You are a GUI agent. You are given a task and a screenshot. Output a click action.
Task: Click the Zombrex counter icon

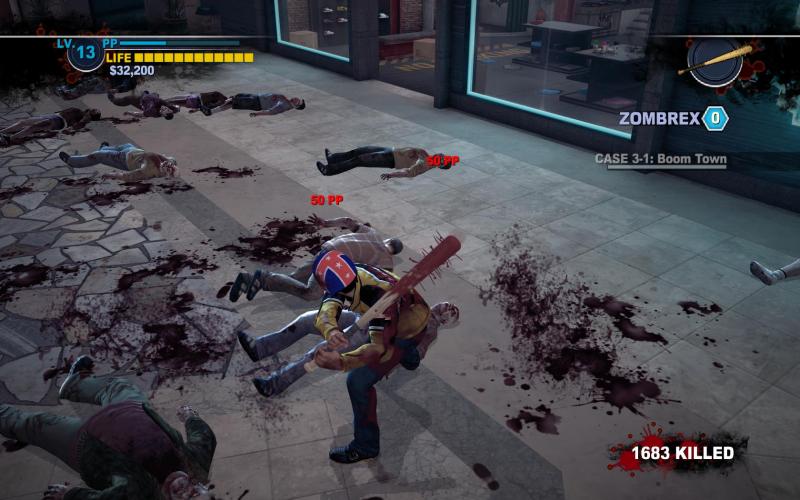pos(715,118)
